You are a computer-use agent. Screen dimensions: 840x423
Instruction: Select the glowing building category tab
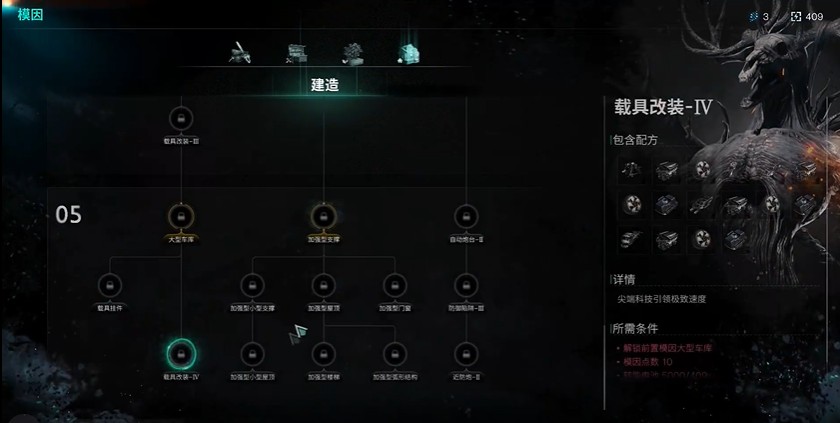tap(408, 52)
